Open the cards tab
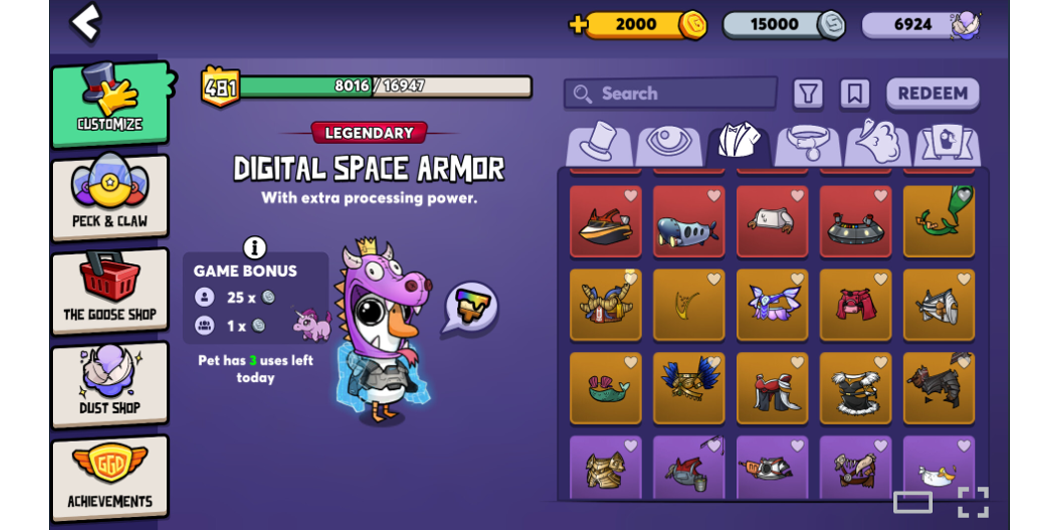Viewport: 1060px width, 530px height. [945, 144]
